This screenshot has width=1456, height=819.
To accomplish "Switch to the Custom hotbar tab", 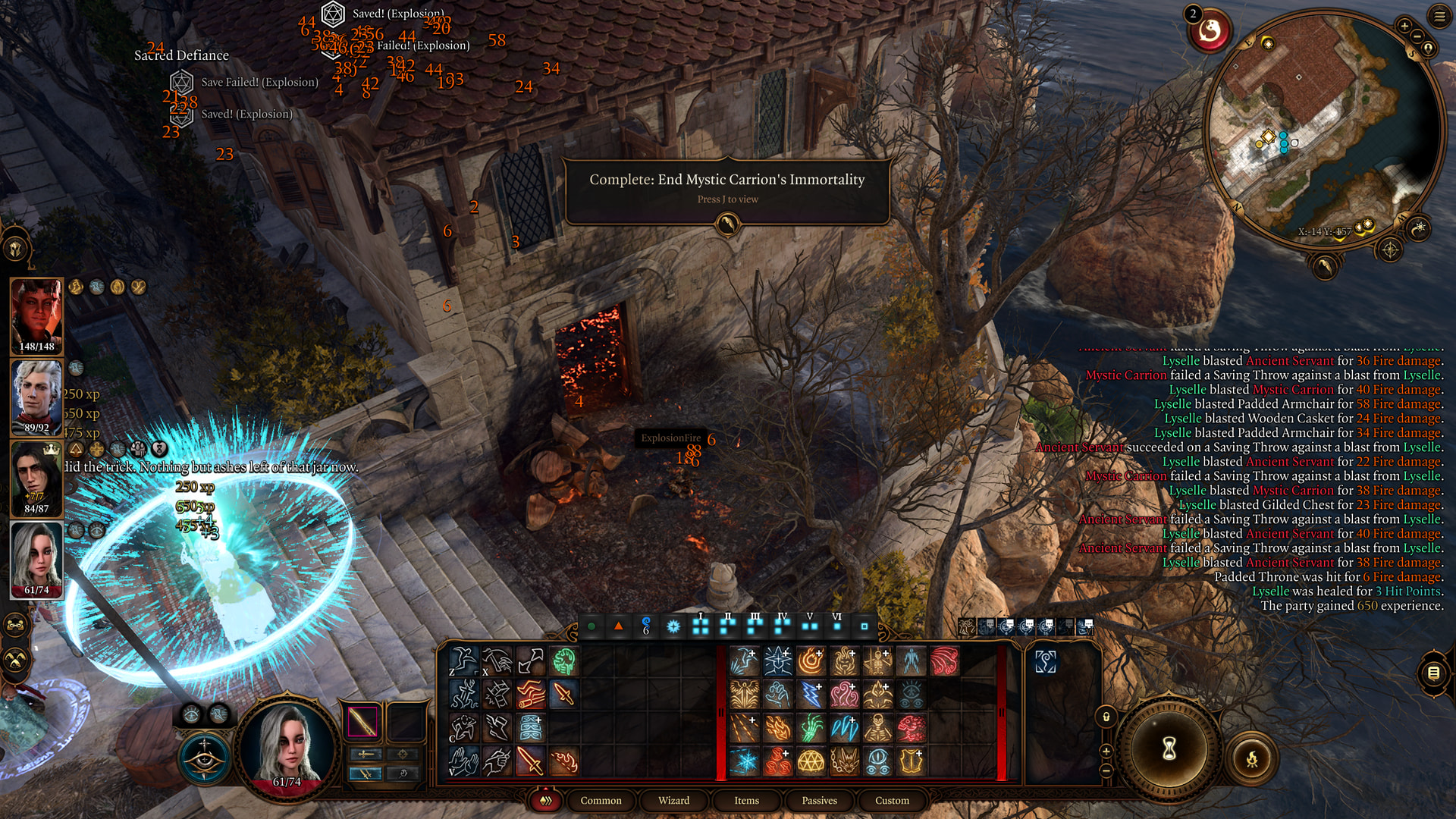I will (x=892, y=800).
